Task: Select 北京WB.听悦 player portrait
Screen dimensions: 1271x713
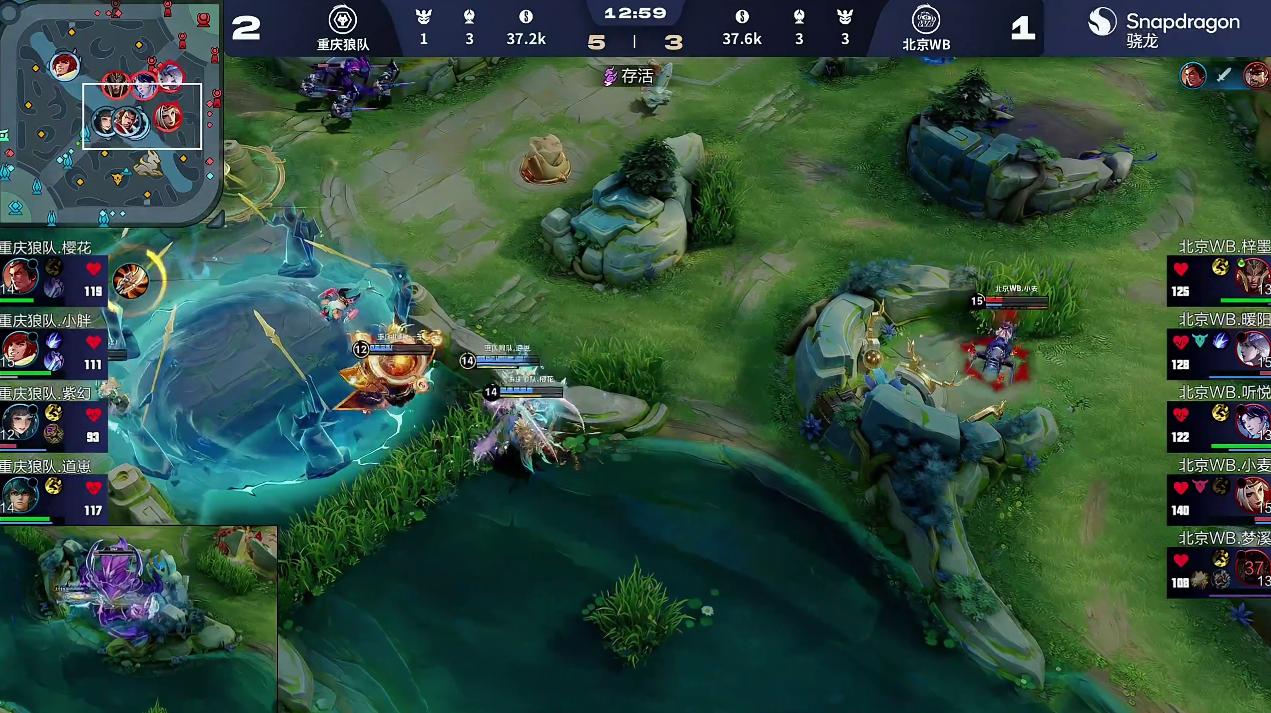Action: [1251, 421]
